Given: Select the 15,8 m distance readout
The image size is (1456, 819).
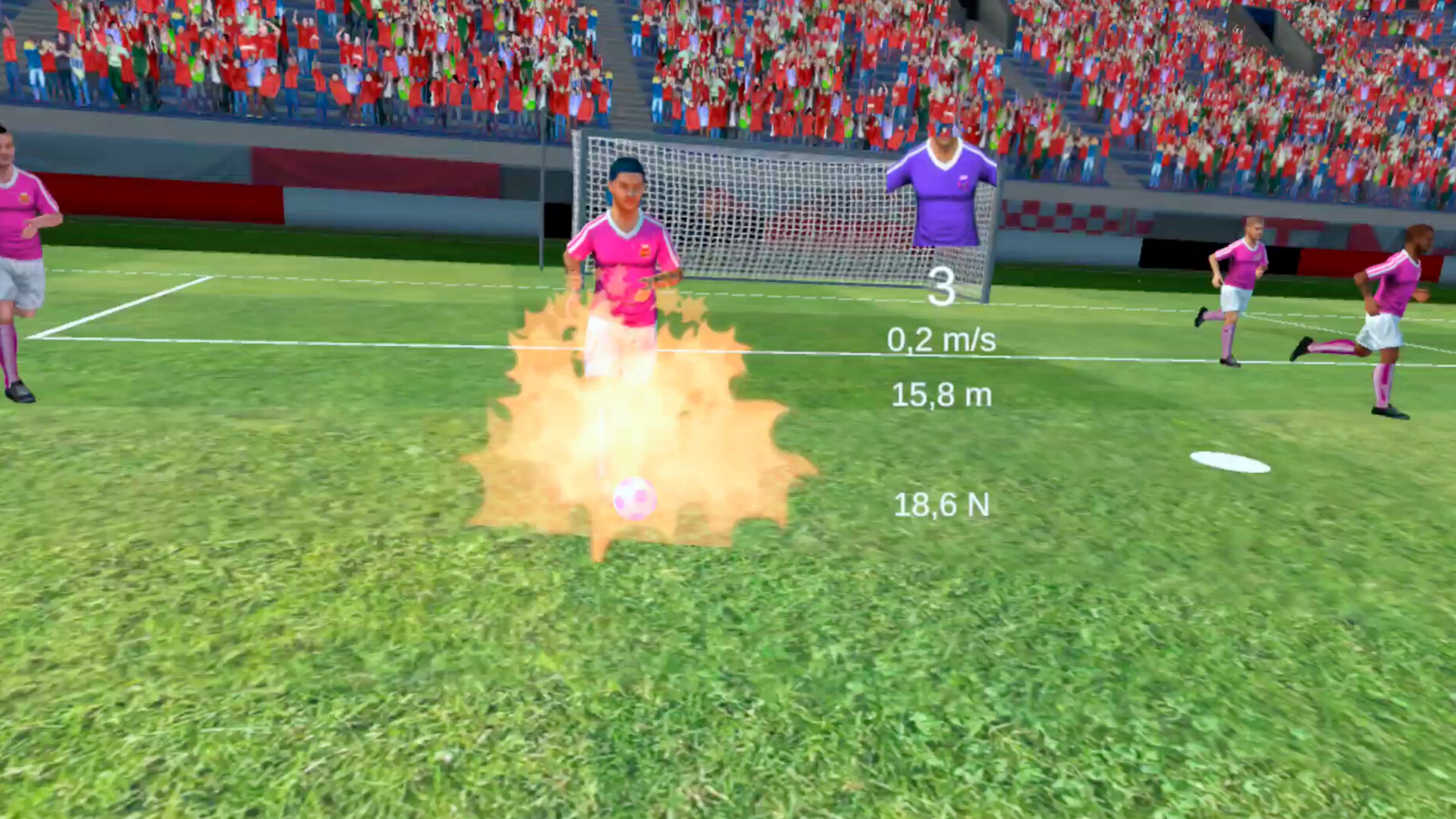Looking at the screenshot, I should coord(943,394).
